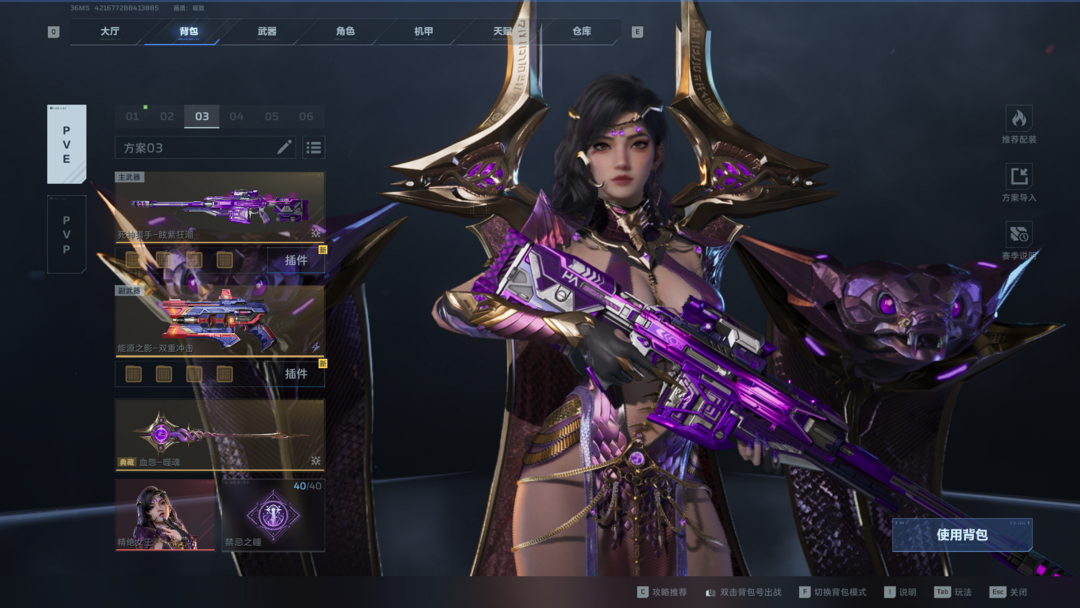Viewport: 1080px width, 608px height.
Task: Select the purple sniper primary weapon slot
Action: coord(220,208)
